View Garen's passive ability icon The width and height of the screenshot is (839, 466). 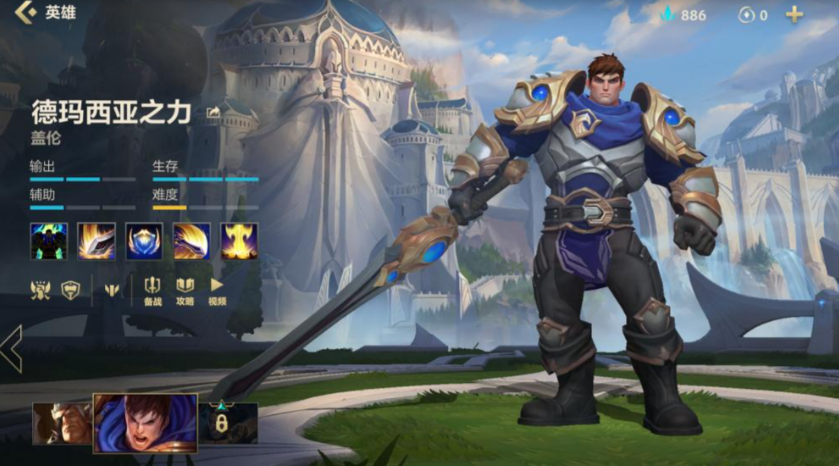click(x=49, y=241)
